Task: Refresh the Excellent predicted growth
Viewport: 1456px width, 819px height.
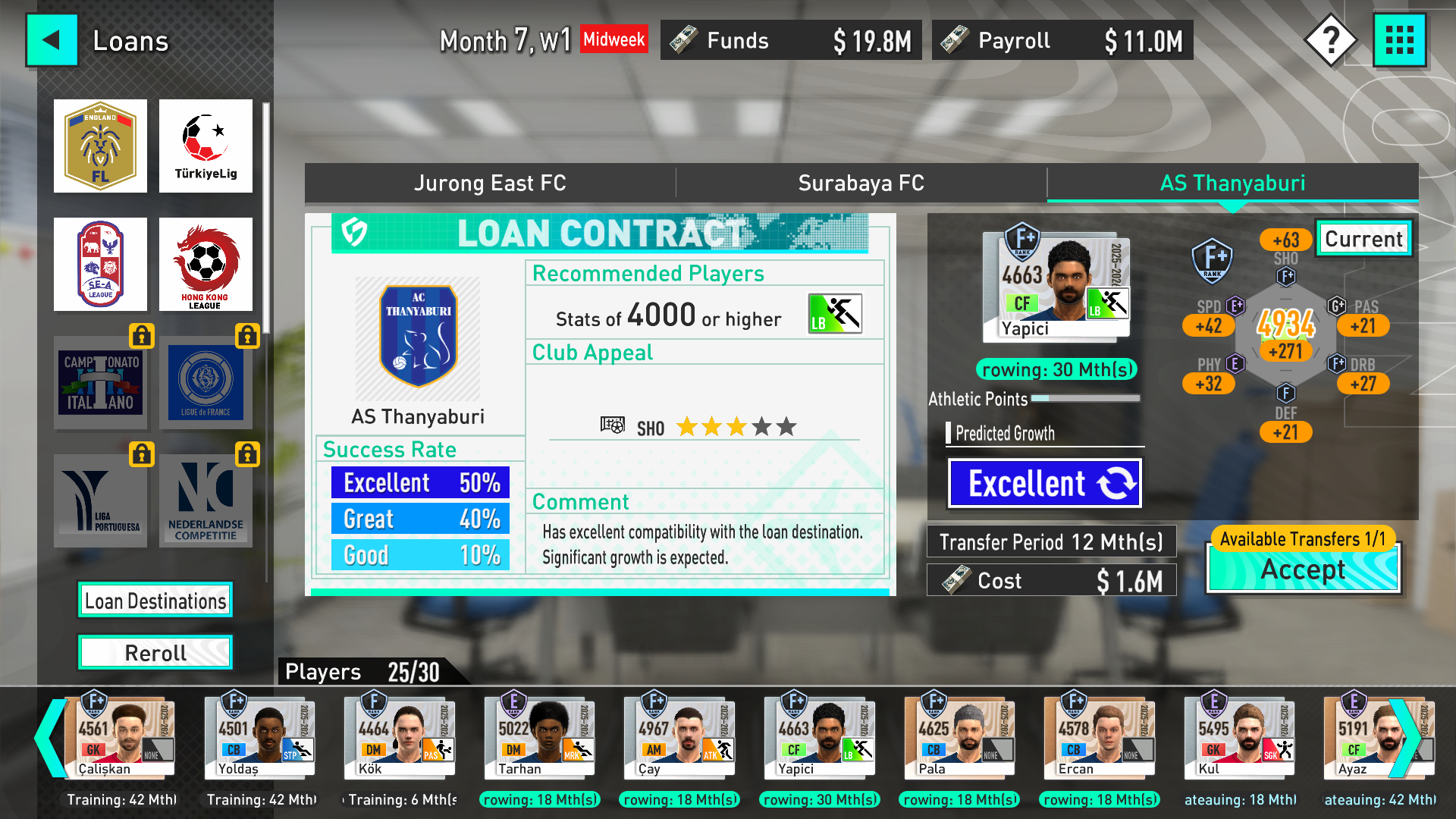Action: (x=1044, y=483)
